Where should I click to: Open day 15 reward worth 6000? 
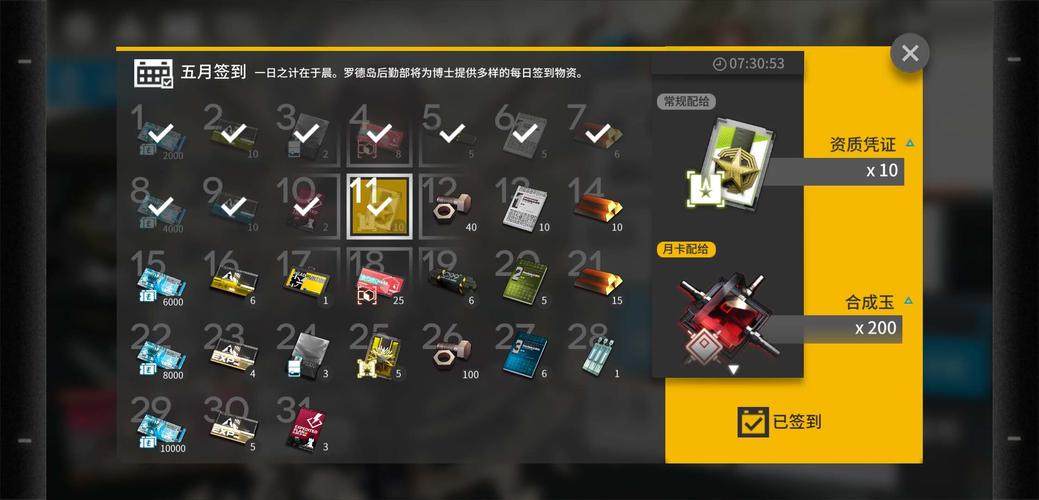(160, 282)
